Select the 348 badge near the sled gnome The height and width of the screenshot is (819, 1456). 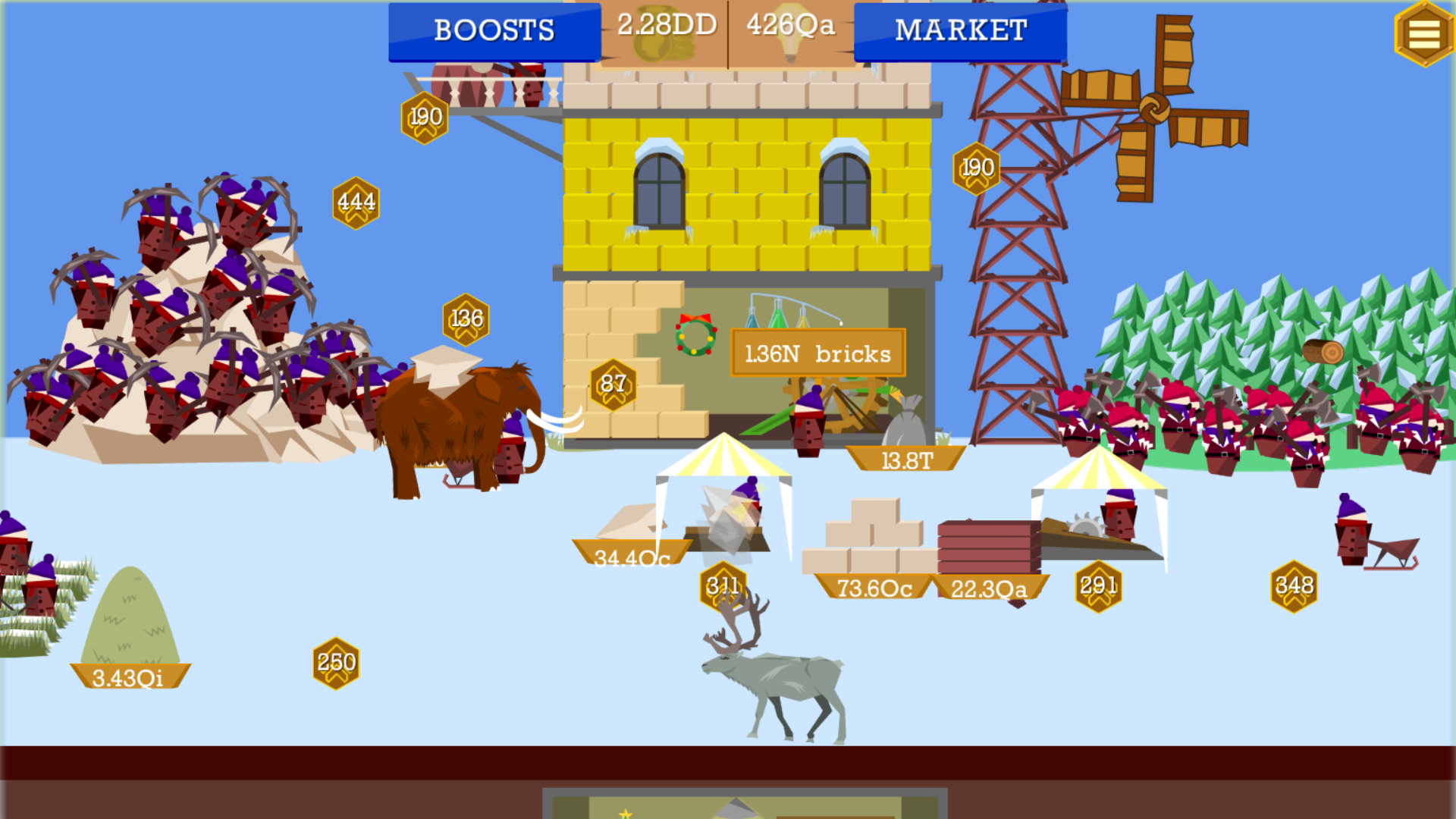click(1295, 585)
